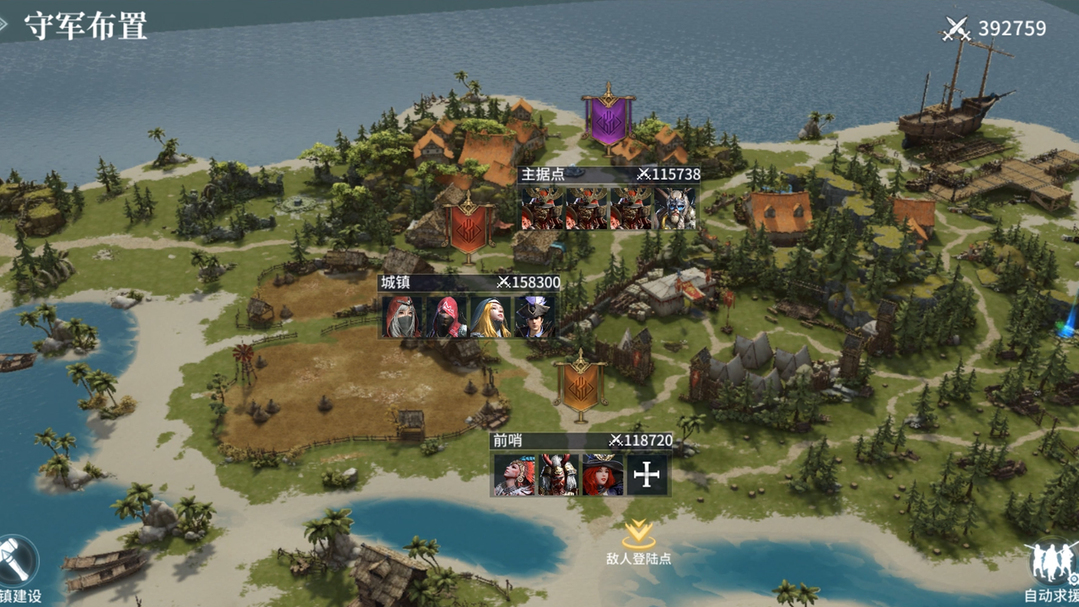Select the purple banner flag marker
This screenshot has height=607, width=1079.
[x=607, y=118]
